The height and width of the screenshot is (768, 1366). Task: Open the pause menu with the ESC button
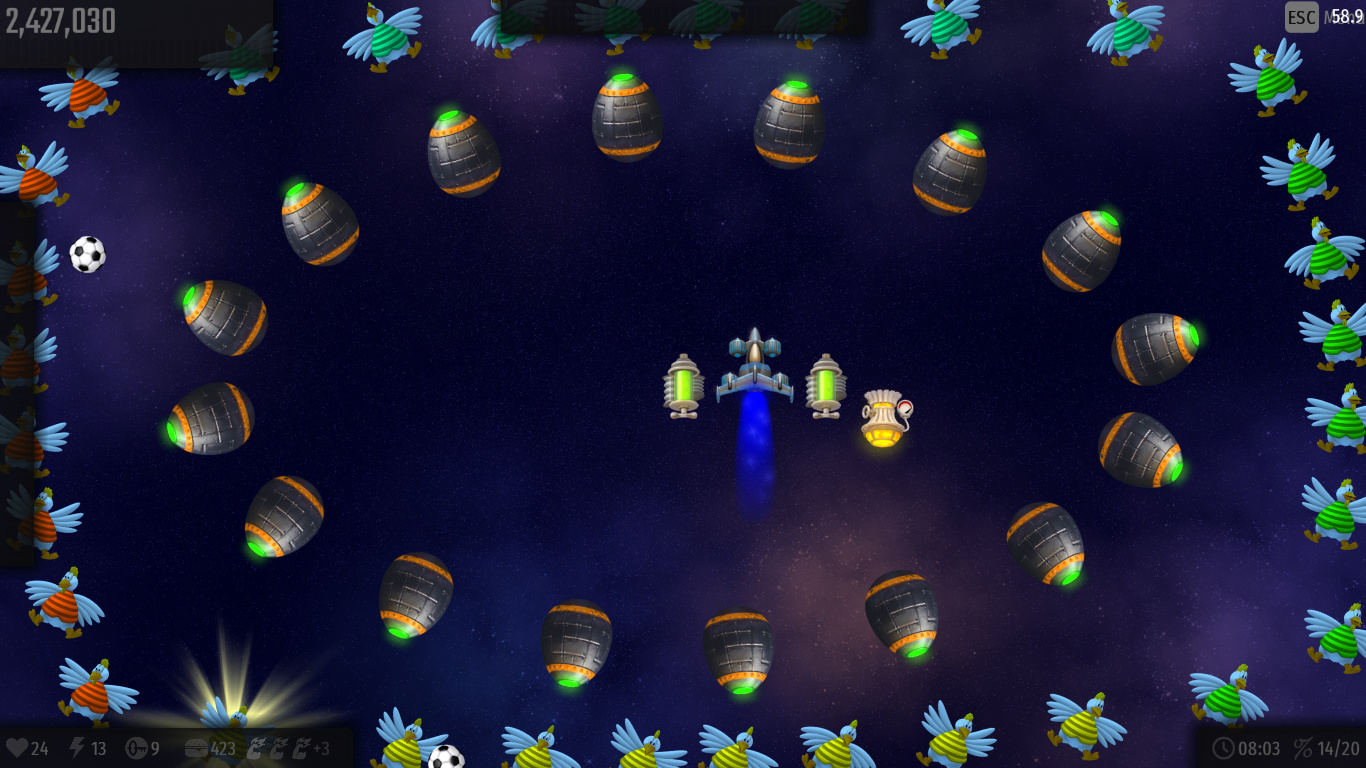(x=1301, y=17)
